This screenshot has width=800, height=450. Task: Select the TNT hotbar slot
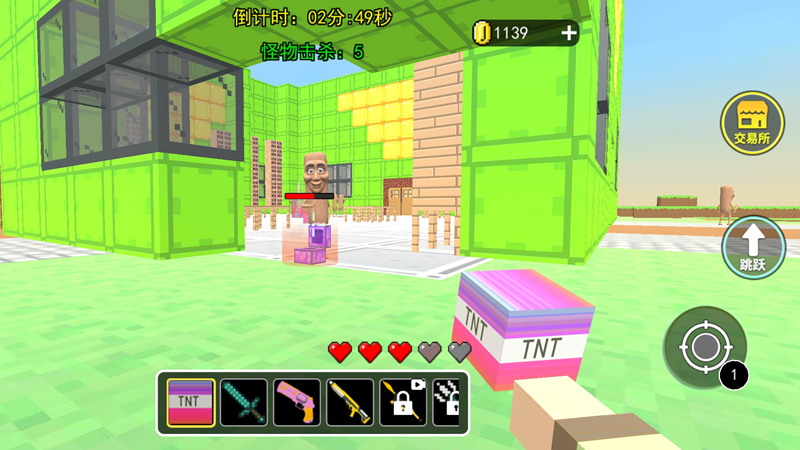point(190,403)
